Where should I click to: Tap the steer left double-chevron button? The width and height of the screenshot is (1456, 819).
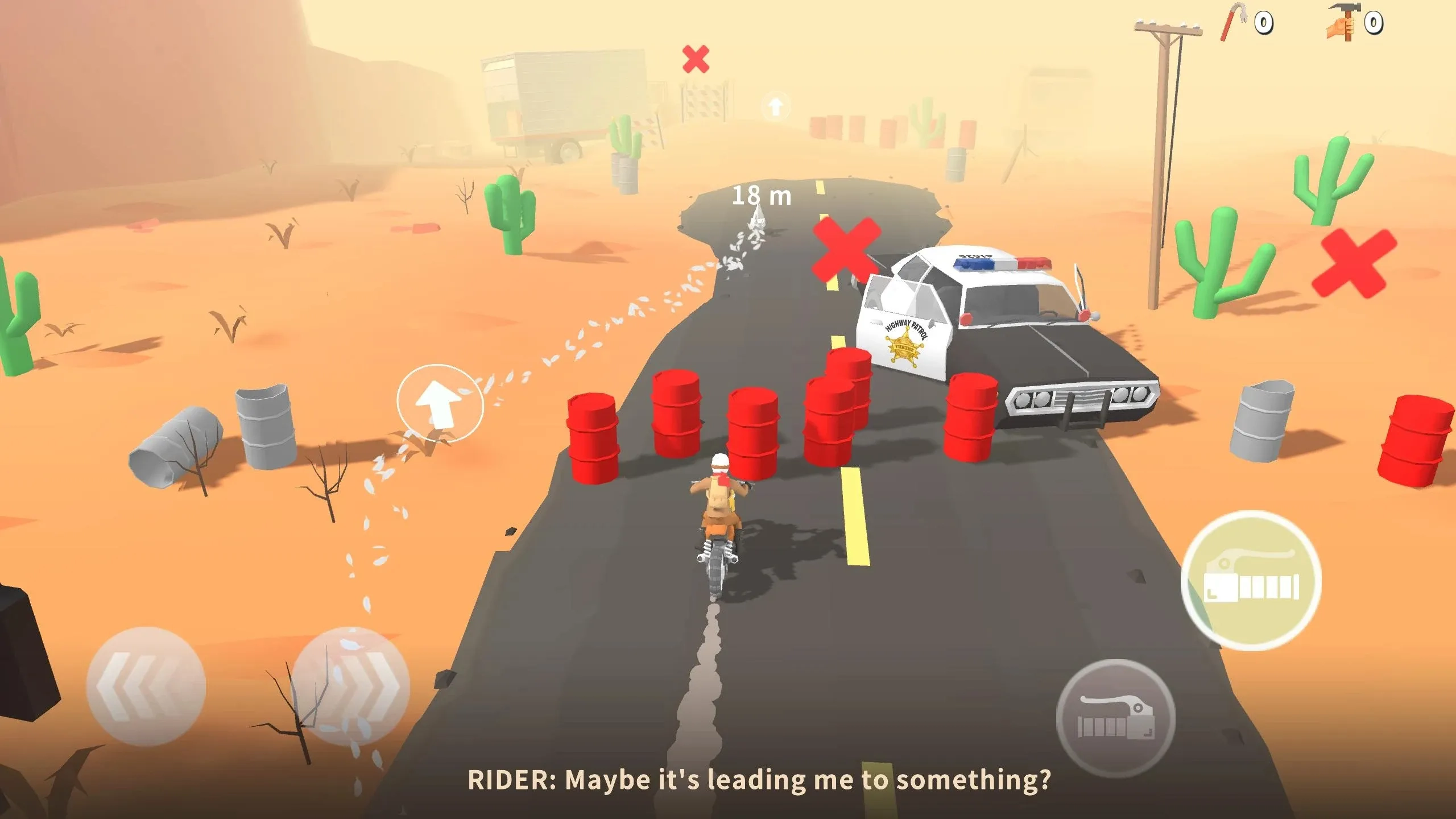pos(146,686)
